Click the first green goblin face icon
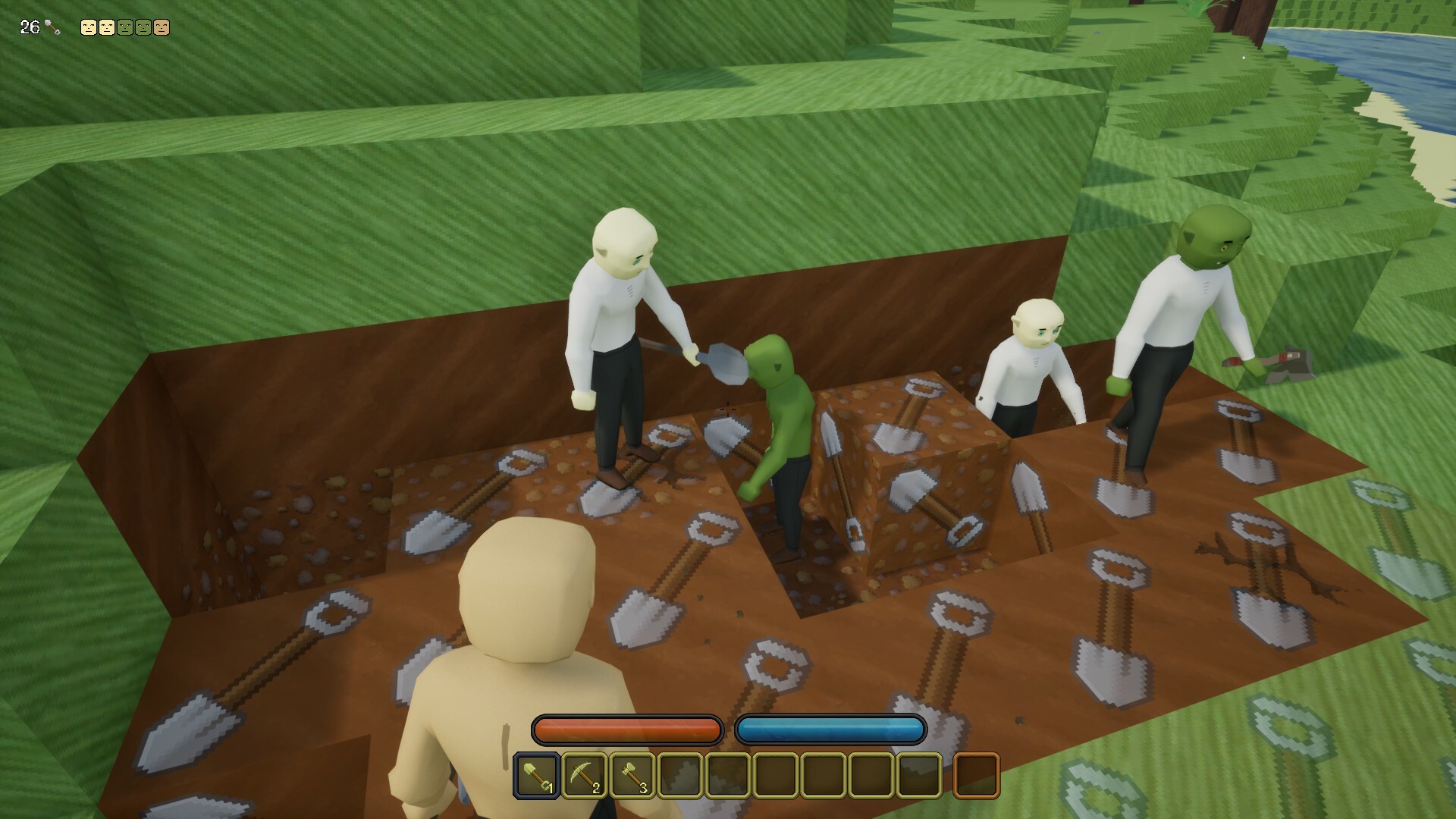Viewport: 1456px width, 819px height. [124, 27]
